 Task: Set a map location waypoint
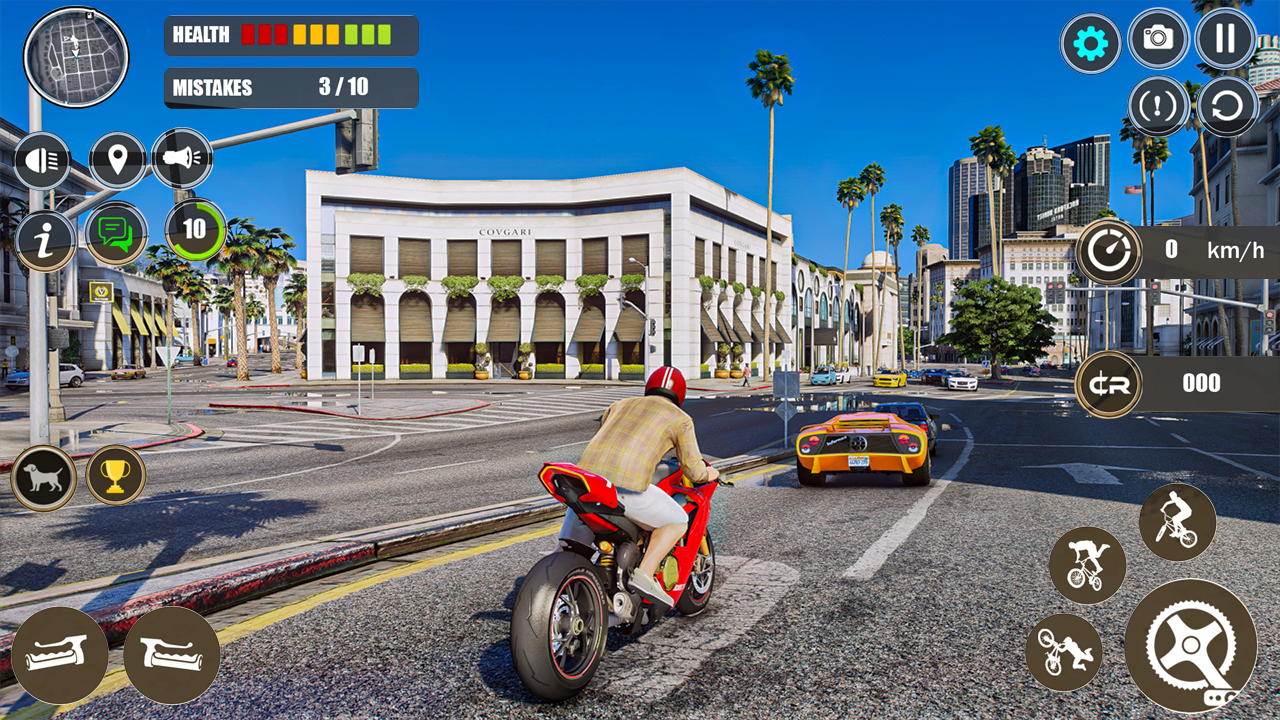point(117,159)
